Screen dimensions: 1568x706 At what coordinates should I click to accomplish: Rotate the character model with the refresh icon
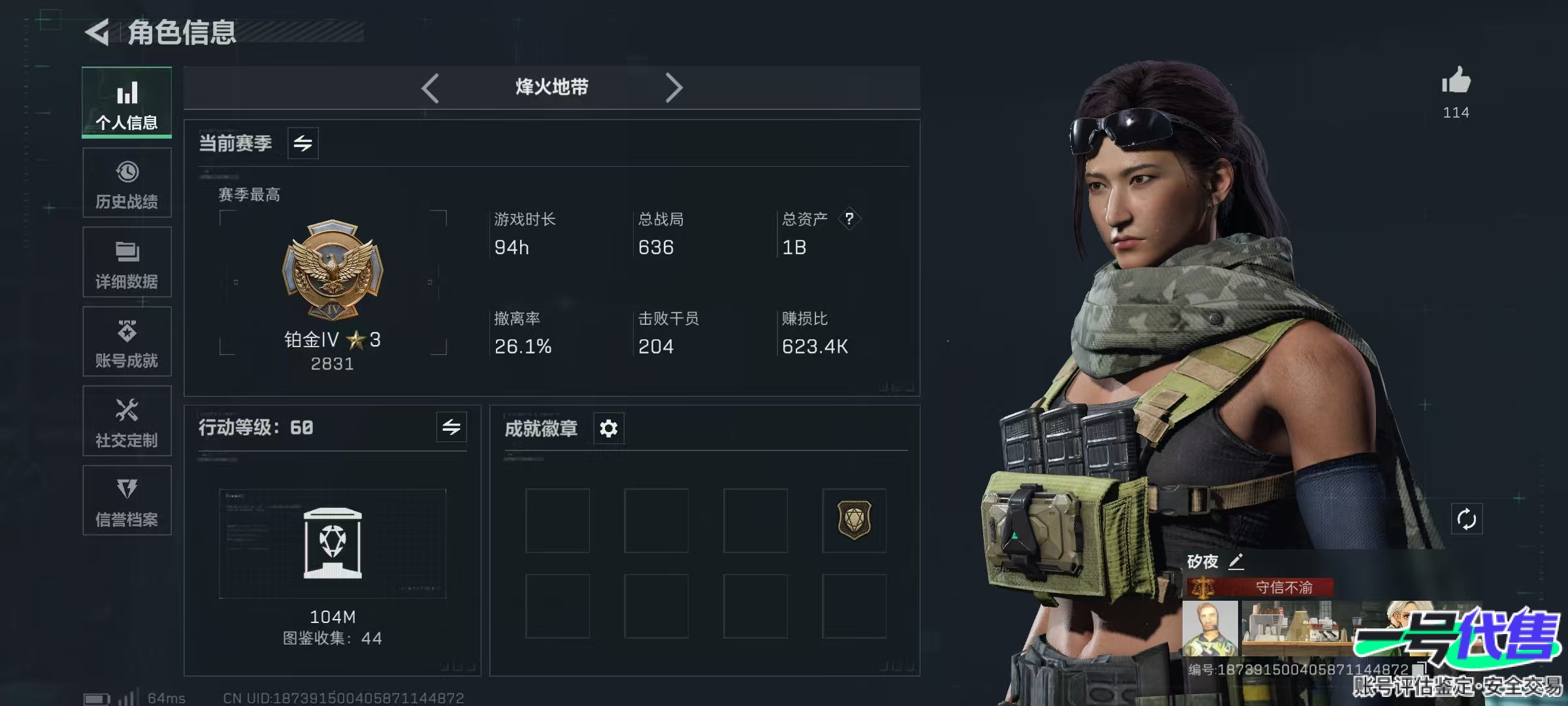coord(1466,520)
